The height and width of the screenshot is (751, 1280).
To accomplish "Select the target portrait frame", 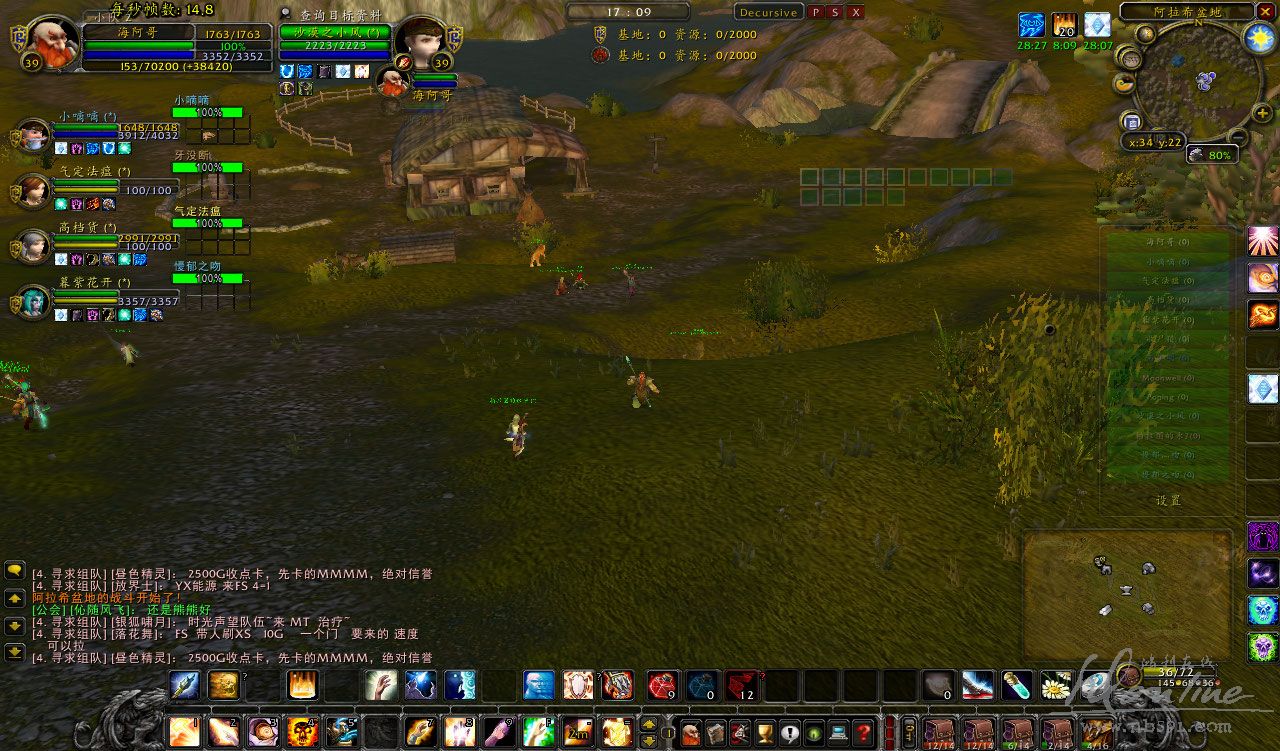I will [x=420, y=42].
